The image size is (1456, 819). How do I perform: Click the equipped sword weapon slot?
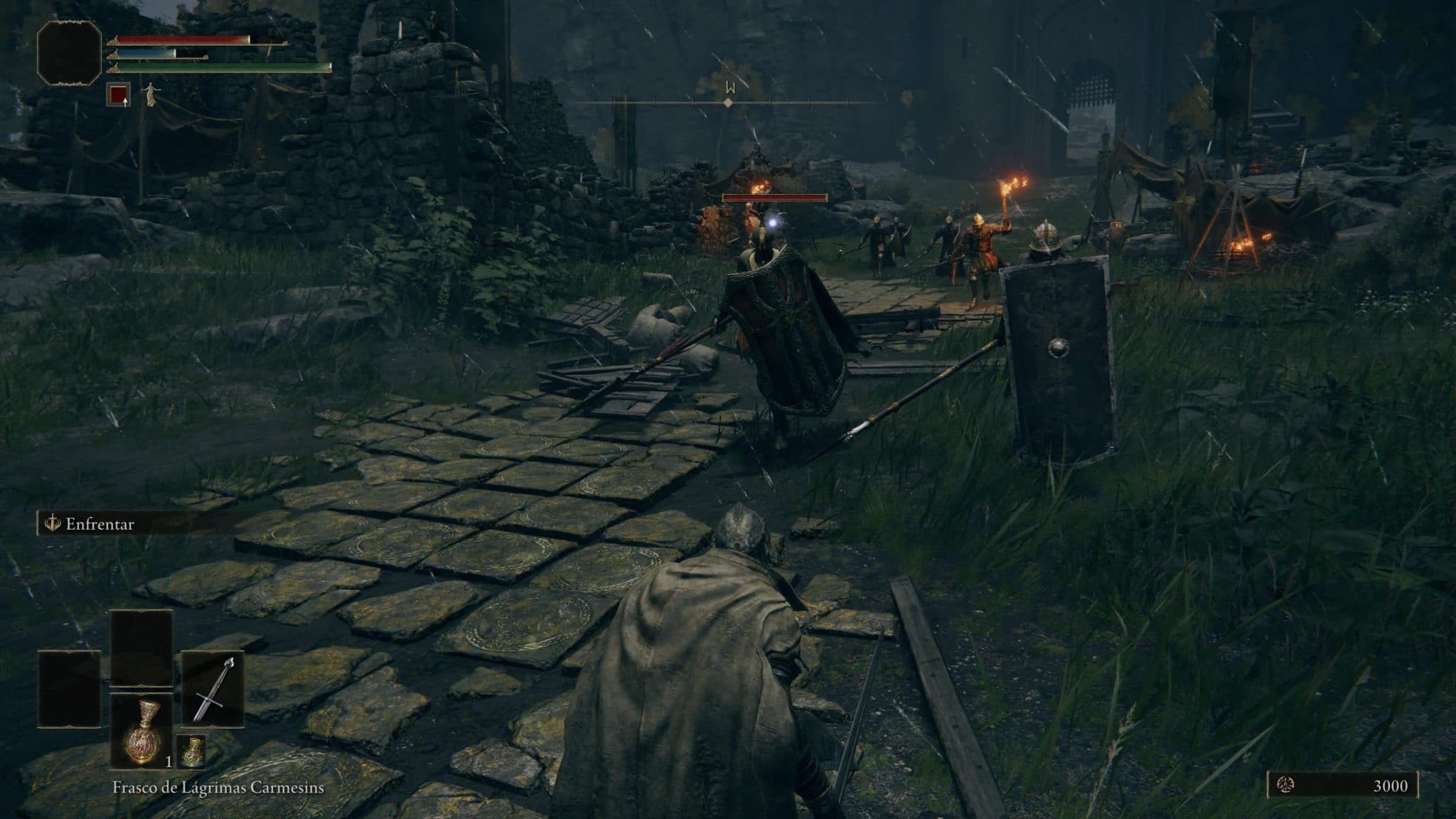213,688
